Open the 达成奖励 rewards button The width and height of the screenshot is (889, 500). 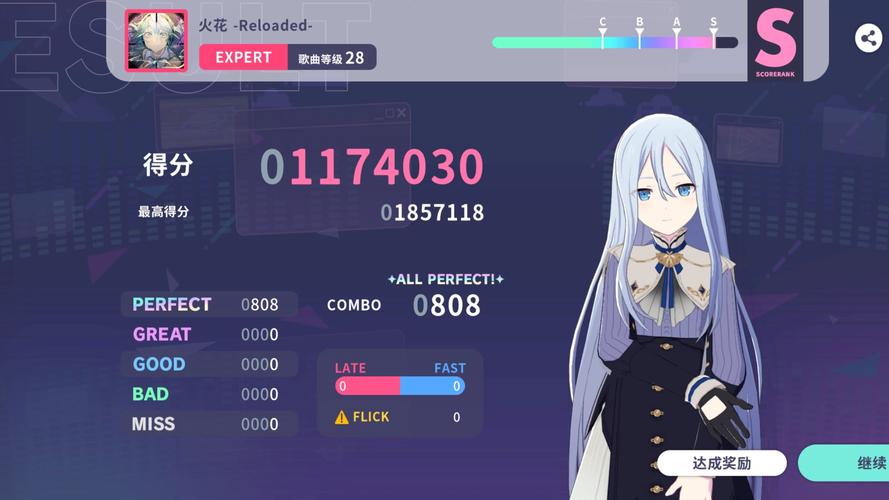(721, 463)
